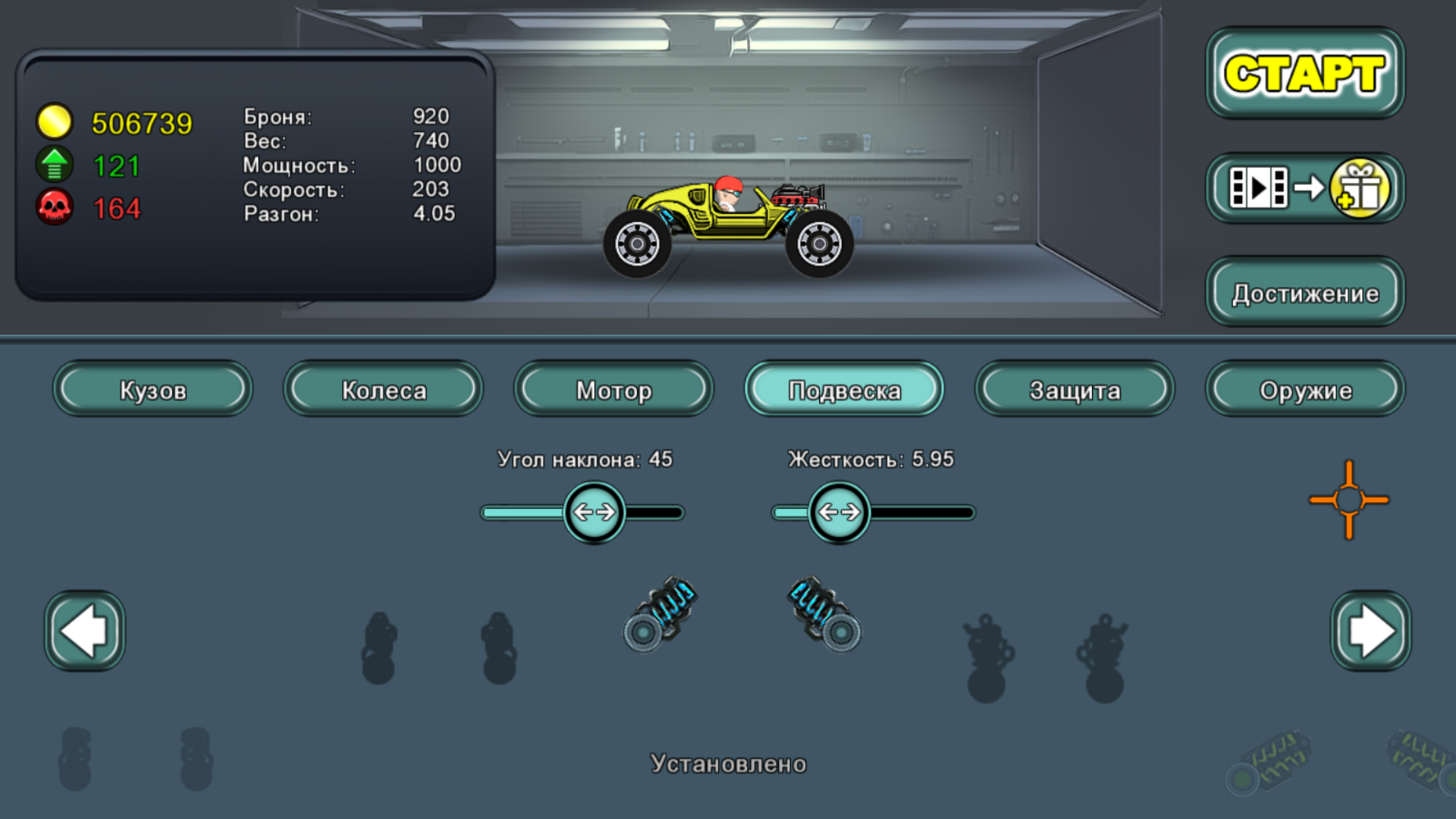This screenshot has width=1456, height=819.
Task: Adjust the Угол наклона slider handle
Action: (595, 512)
